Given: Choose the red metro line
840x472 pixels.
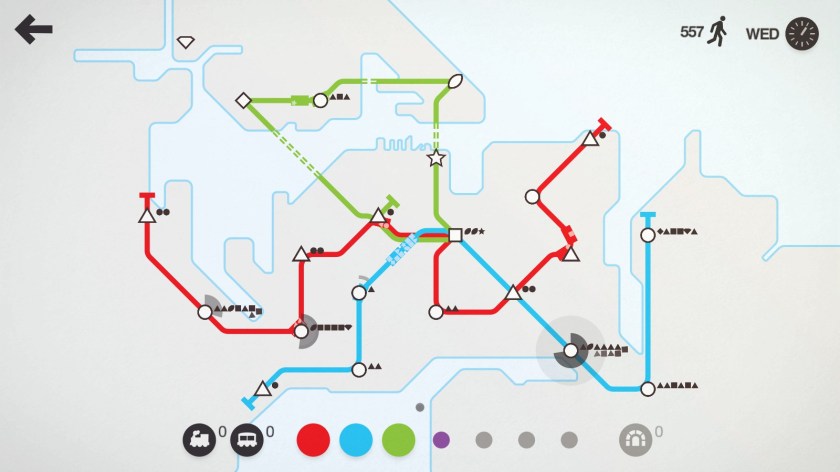Looking at the screenshot, I should coord(313,438).
